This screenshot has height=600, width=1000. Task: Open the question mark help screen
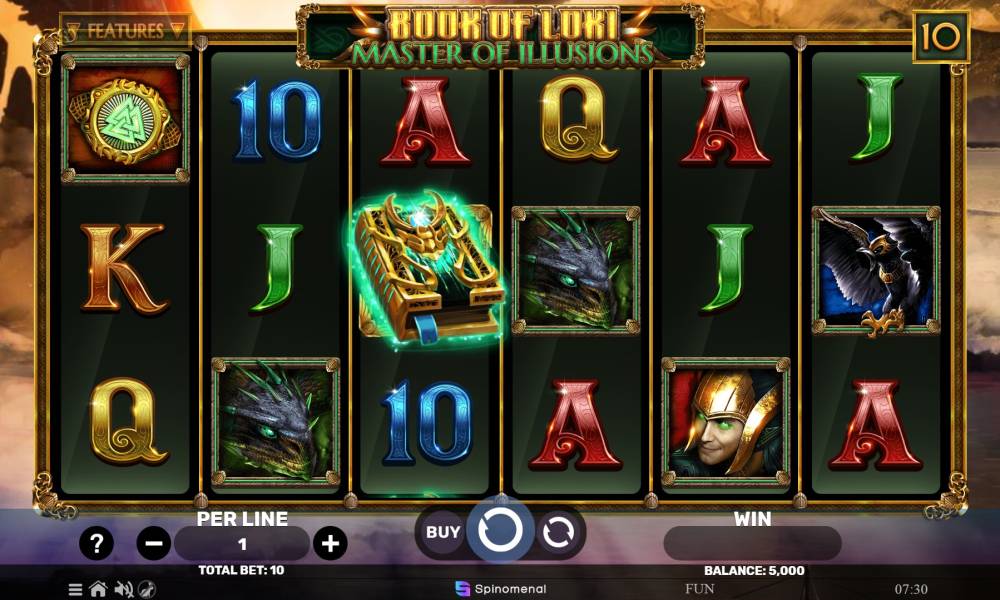tap(96, 544)
